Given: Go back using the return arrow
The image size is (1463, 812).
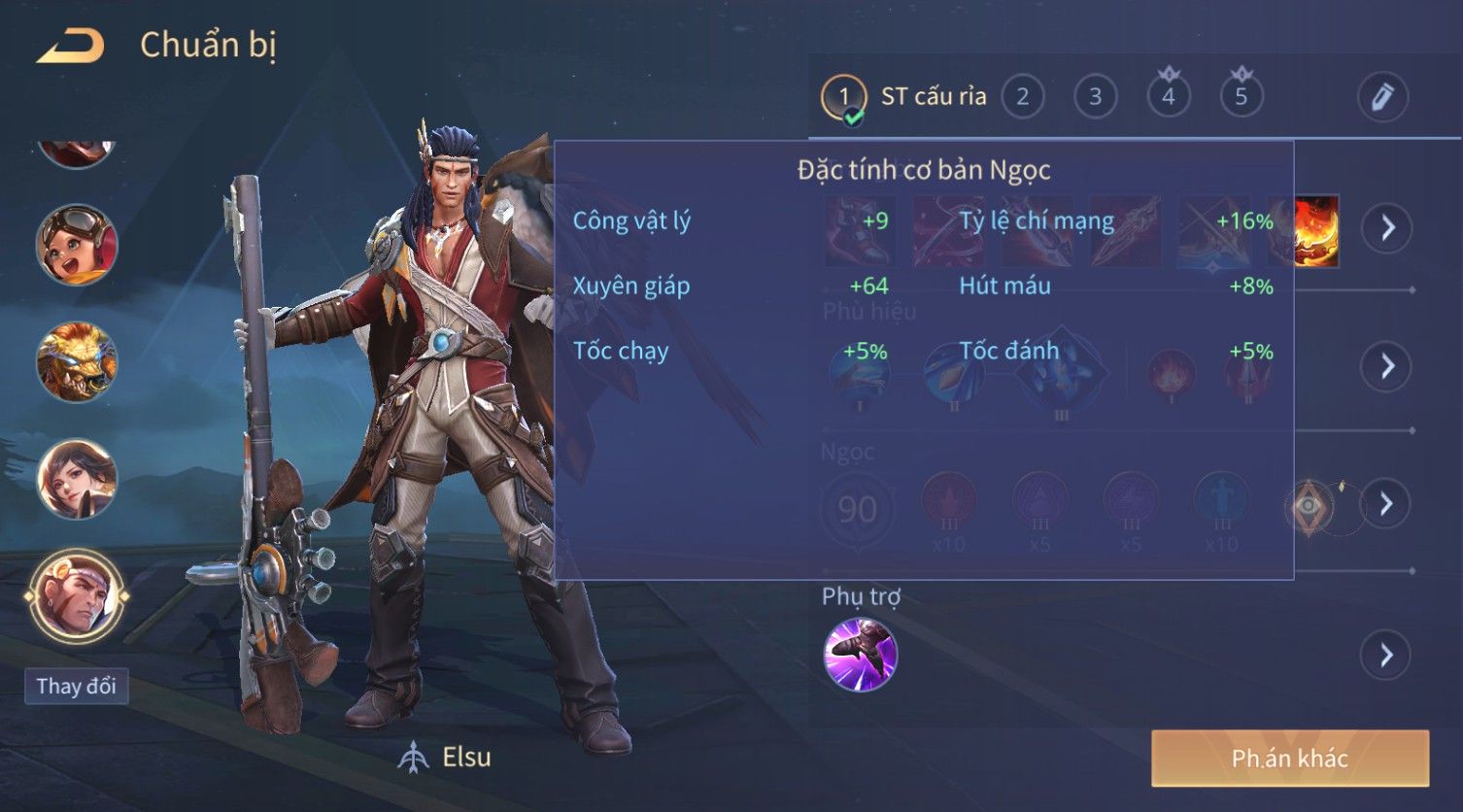Looking at the screenshot, I should pos(70,46).
